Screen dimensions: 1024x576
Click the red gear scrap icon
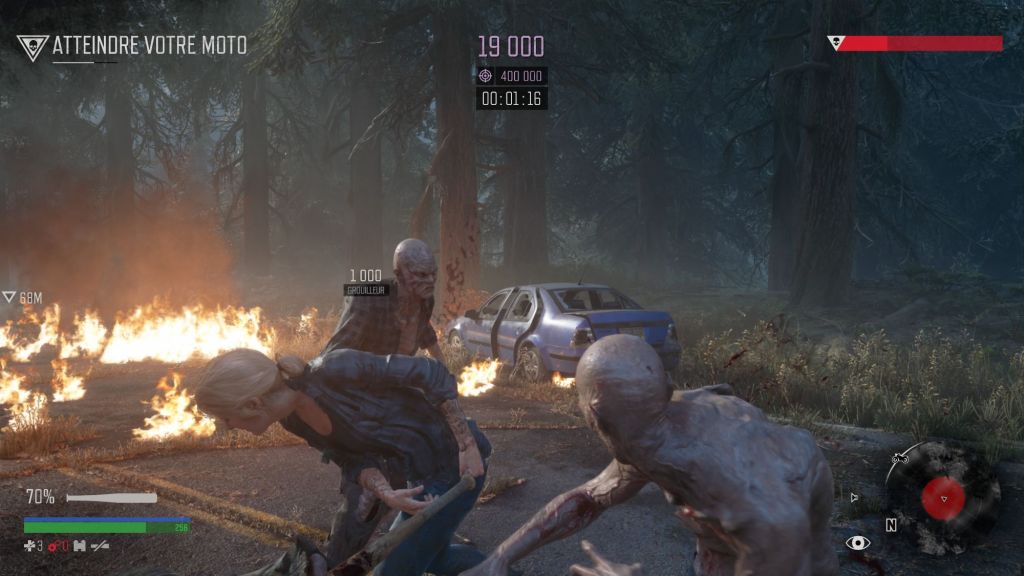coord(53,546)
